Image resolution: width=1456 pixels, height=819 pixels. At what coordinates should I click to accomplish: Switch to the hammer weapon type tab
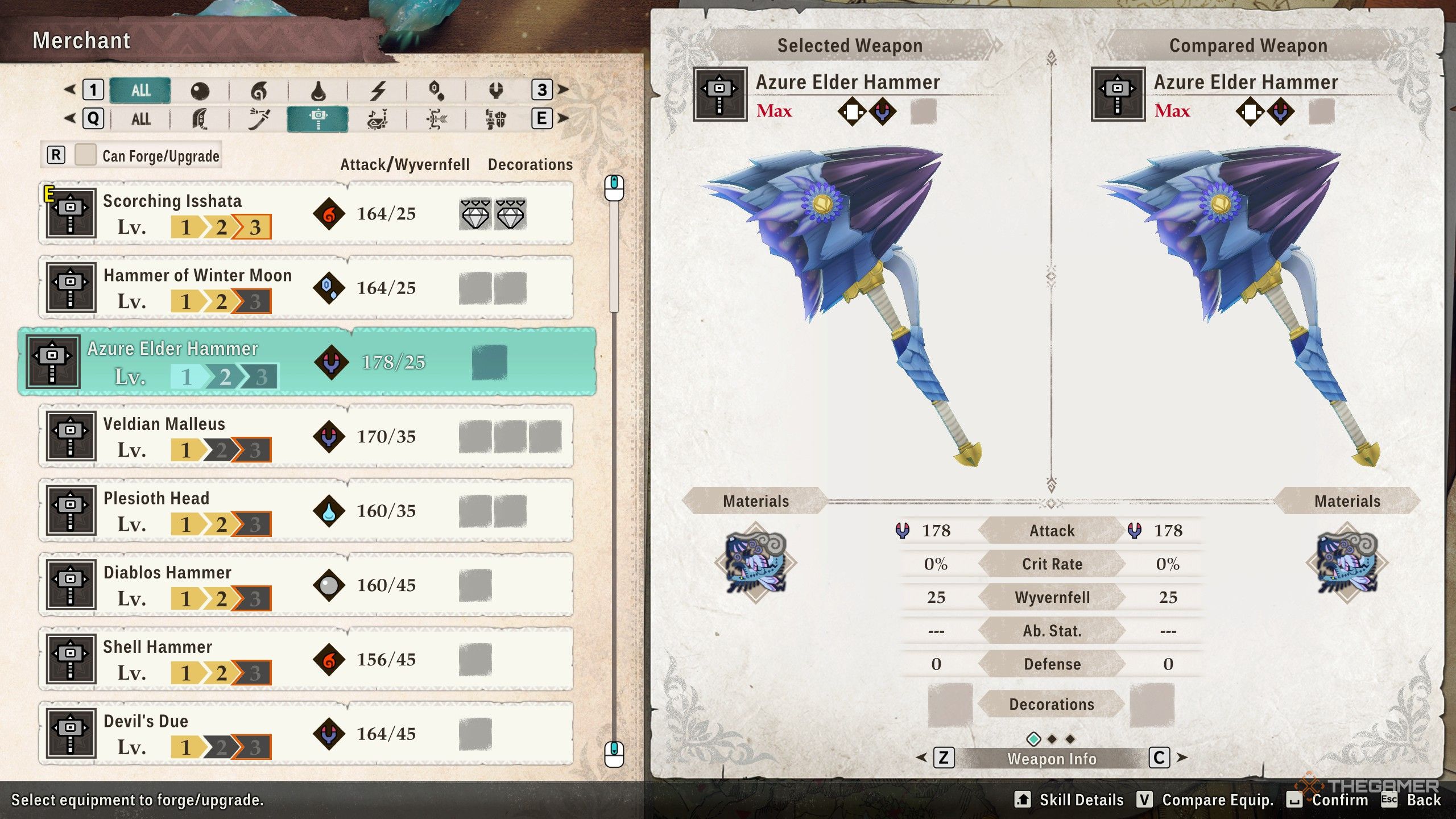point(318,119)
